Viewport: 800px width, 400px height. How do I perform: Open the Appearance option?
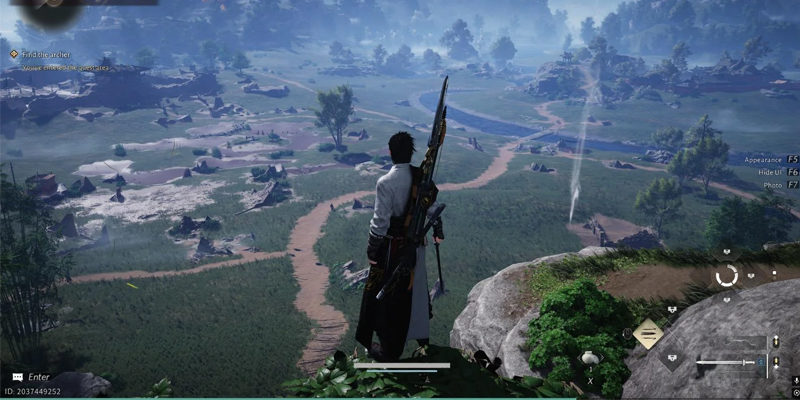[x=768, y=159]
